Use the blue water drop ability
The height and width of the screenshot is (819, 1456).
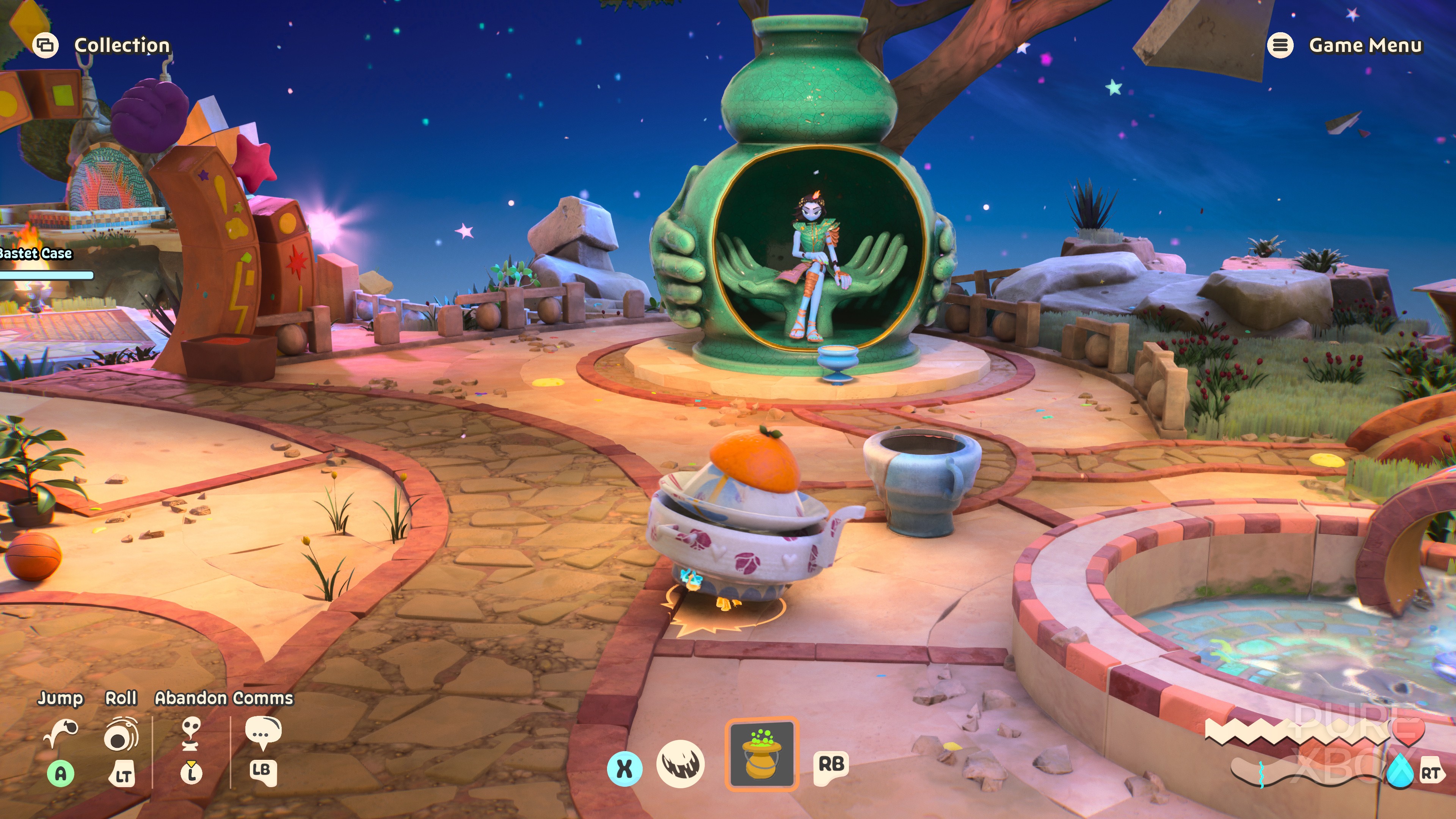click(1400, 770)
